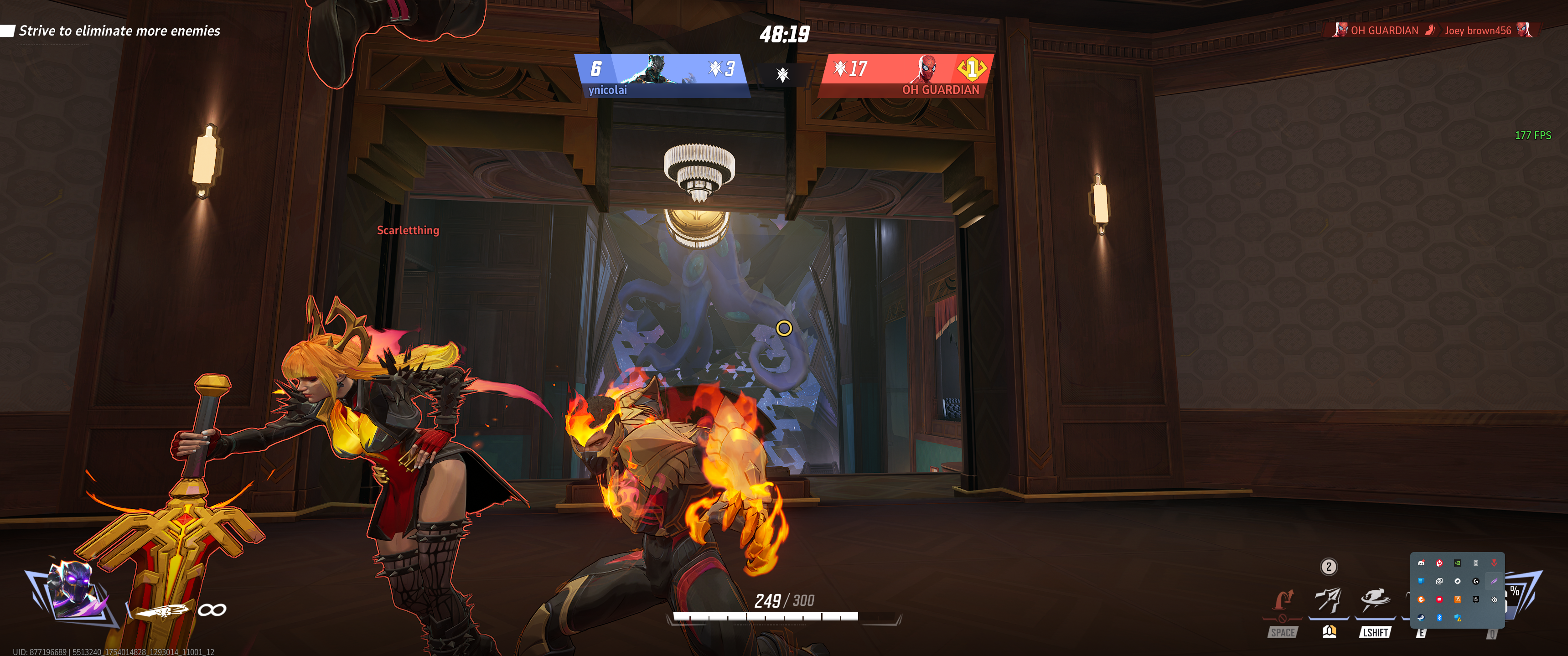
Task: Open the 'Strive to eliminate more enemies' objective
Action: click(x=119, y=31)
